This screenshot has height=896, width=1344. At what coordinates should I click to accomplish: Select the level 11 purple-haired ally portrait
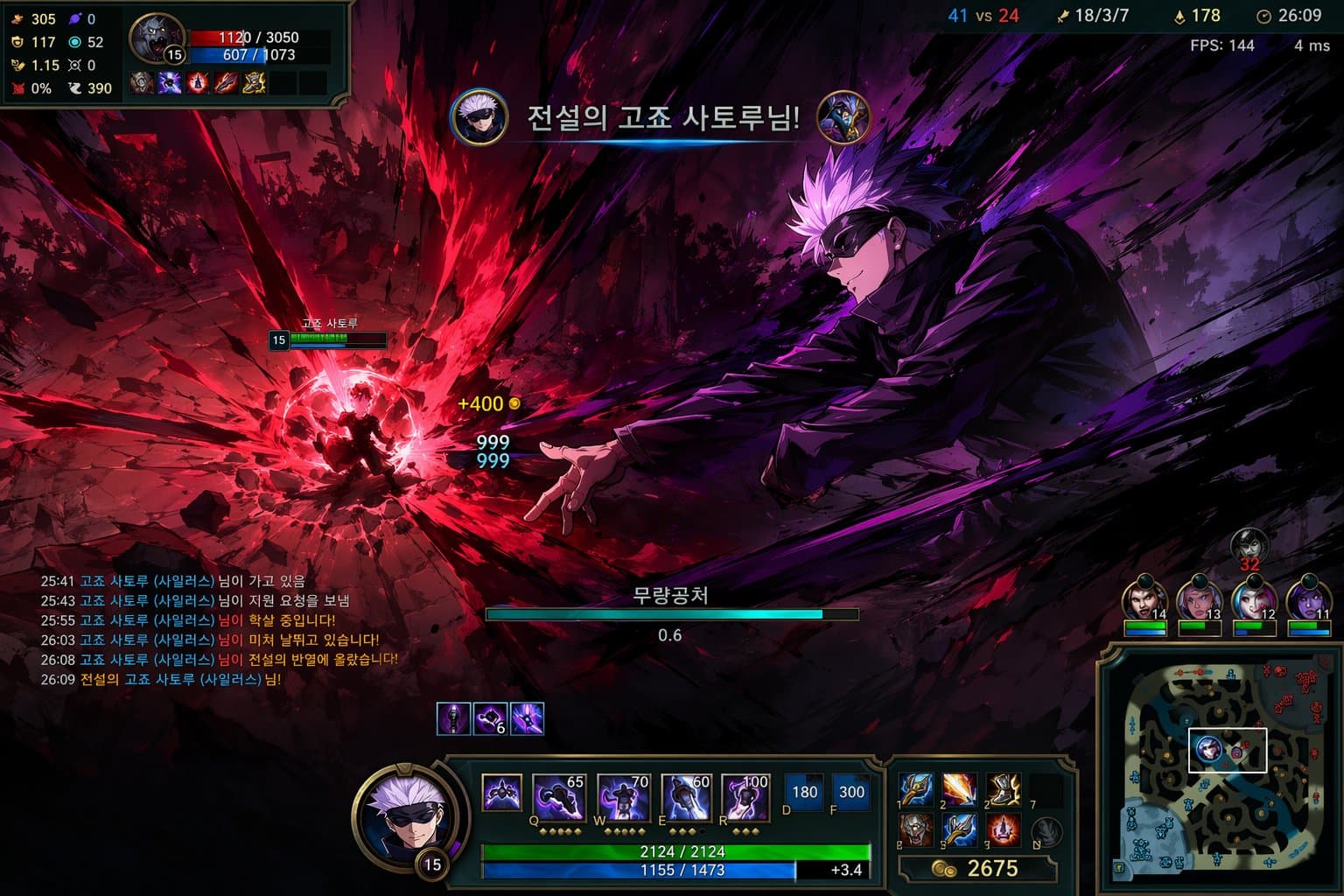1308,599
